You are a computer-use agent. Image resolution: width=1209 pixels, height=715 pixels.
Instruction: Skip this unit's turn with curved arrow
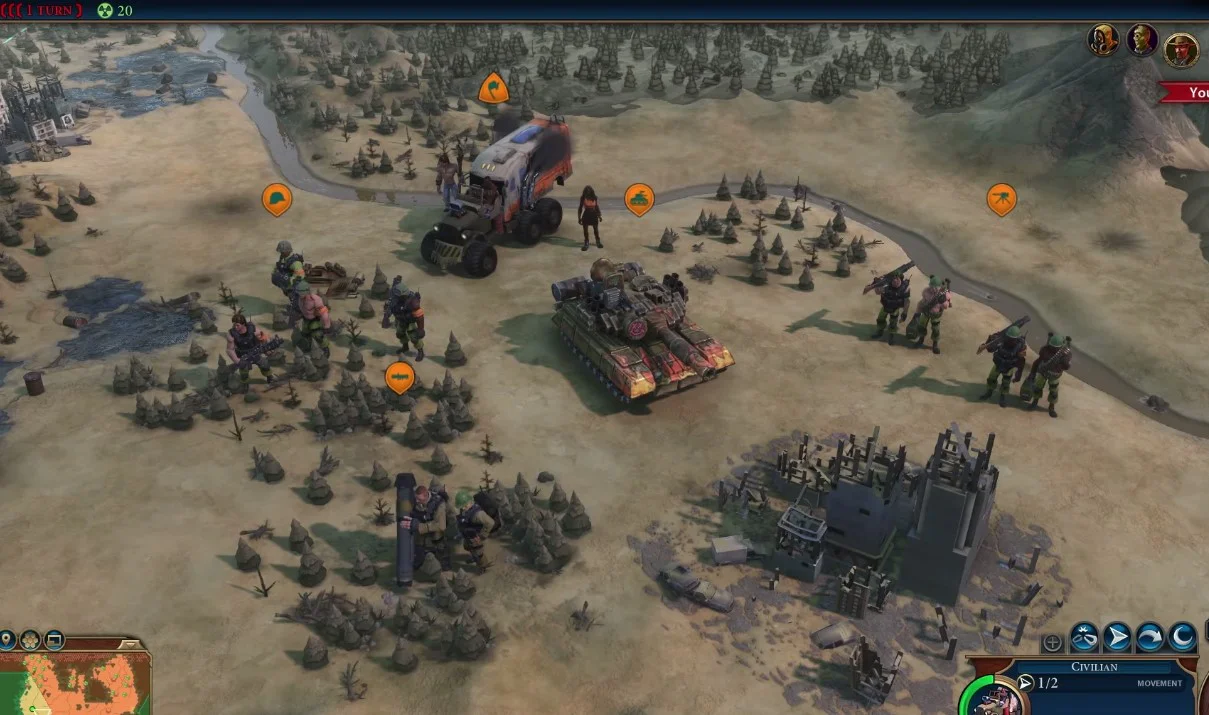(x=1150, y=637)
